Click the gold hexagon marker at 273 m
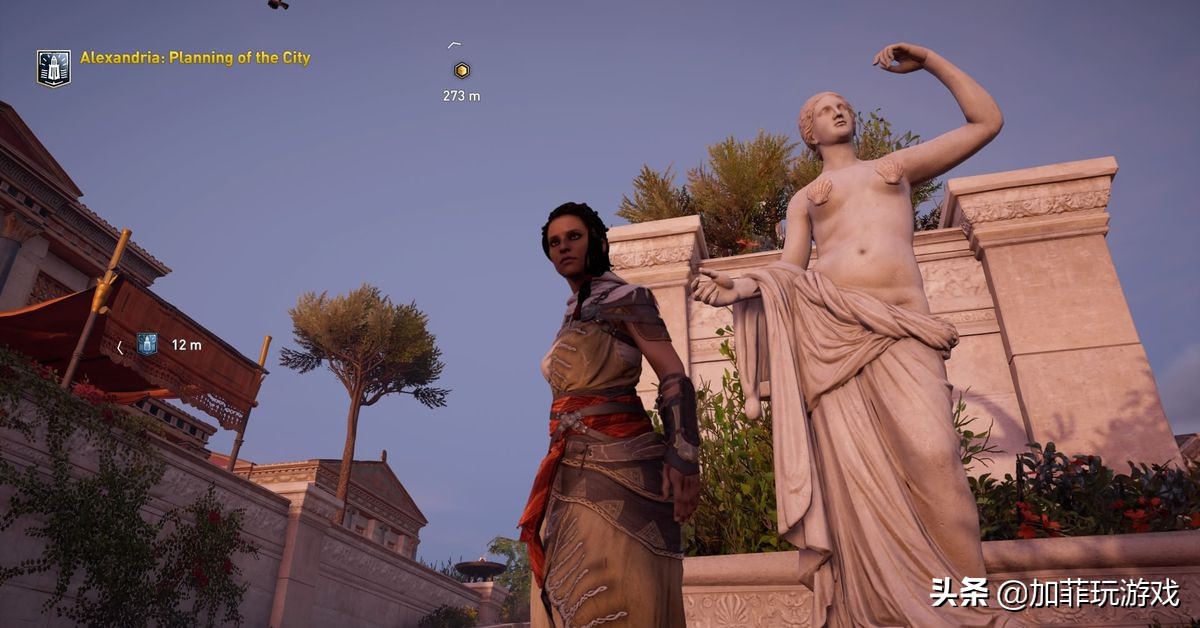The height and width of the screenshot is (628, 1200). [461, 70]
